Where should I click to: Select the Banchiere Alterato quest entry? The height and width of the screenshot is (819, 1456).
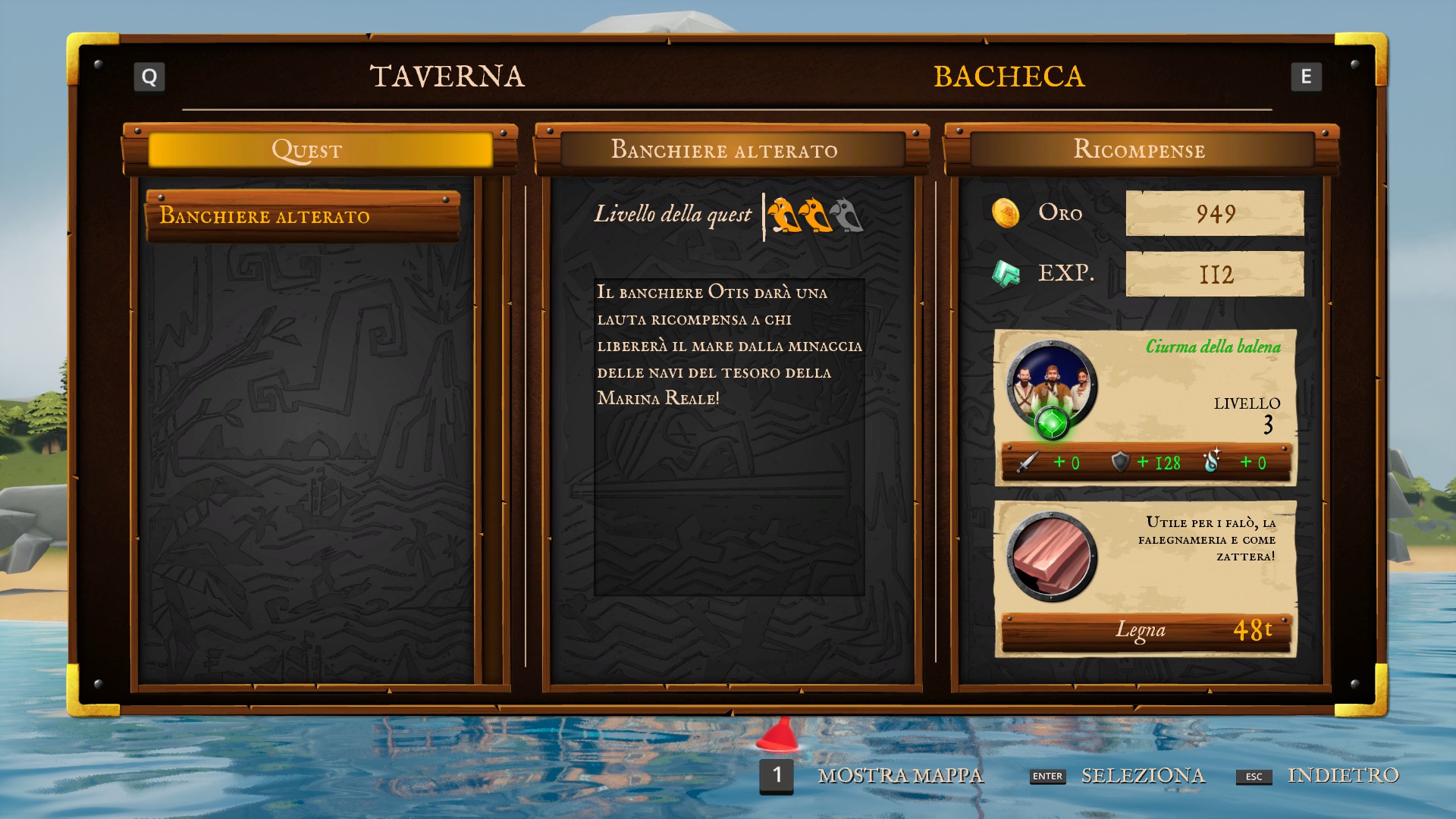pos(303,216)
